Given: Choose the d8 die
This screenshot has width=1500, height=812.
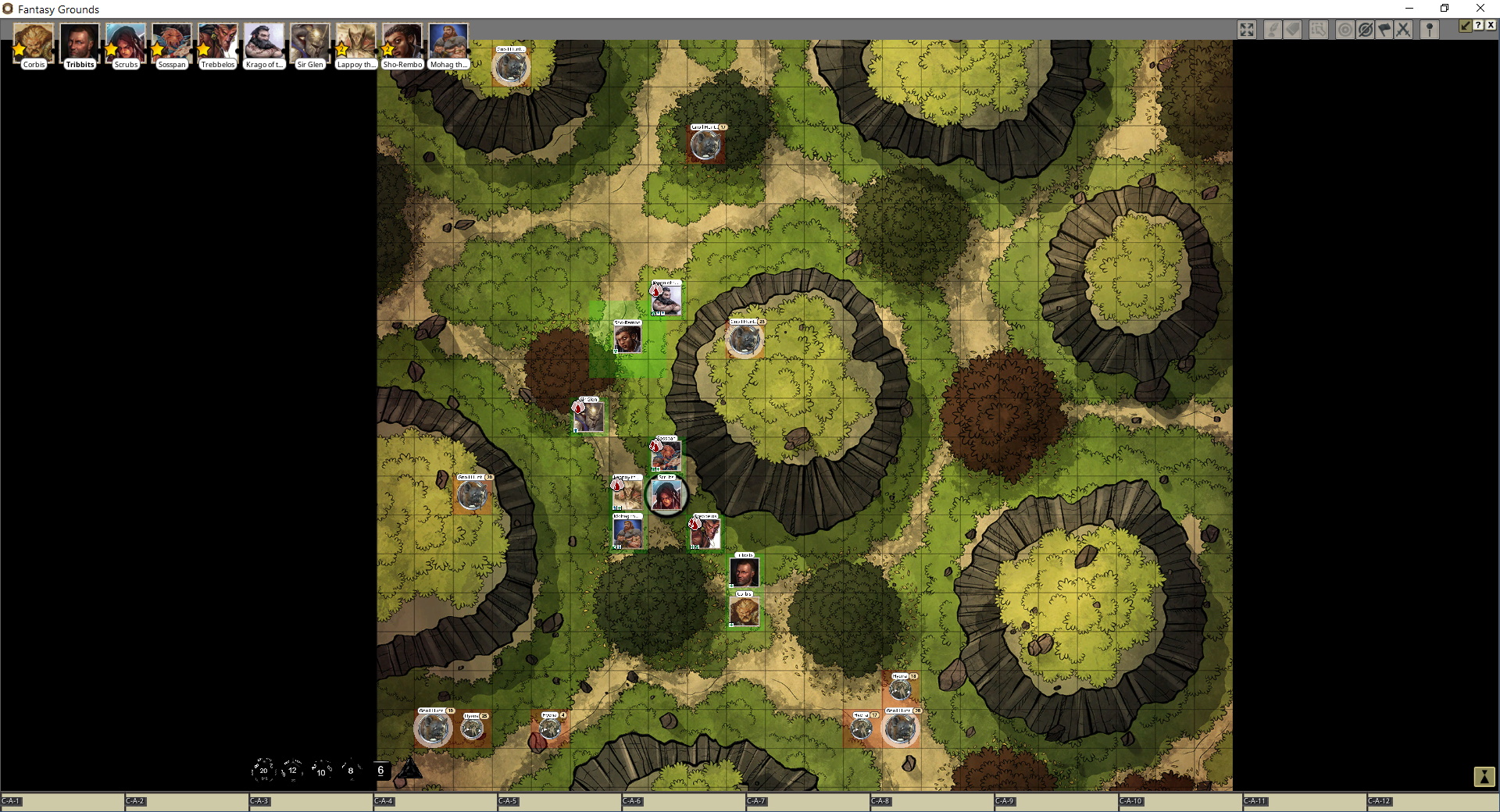Looking at the screenshot, I should (x=351, y=770).
